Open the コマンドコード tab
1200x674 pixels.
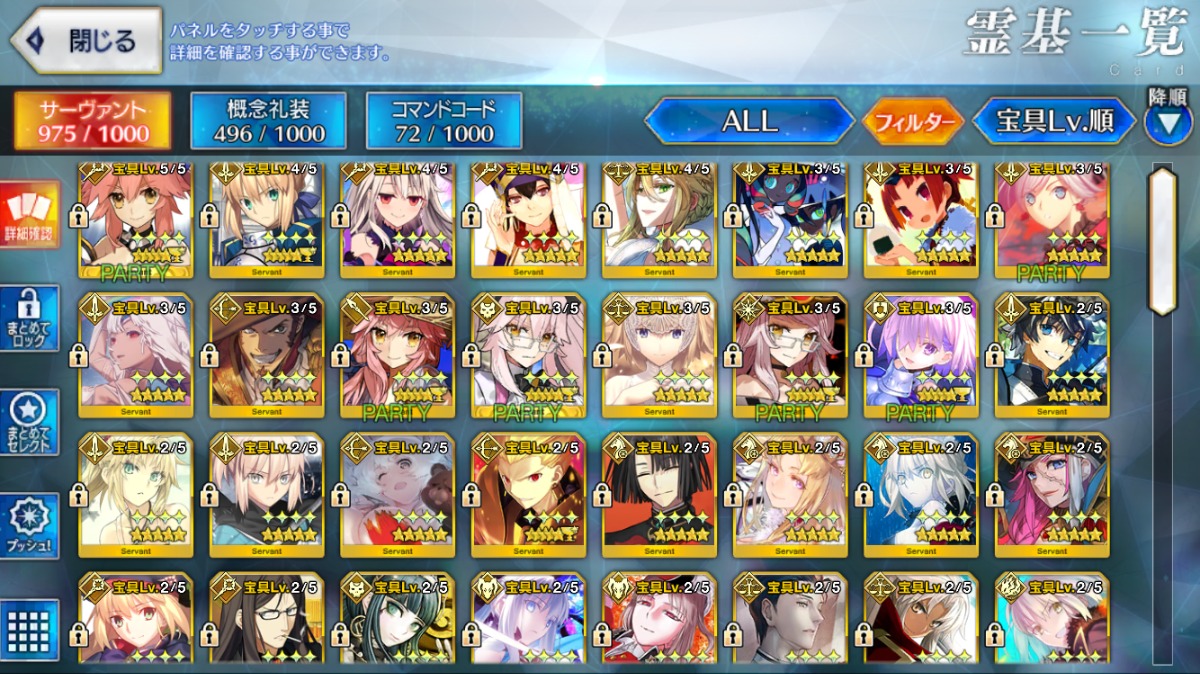point(444,121)
